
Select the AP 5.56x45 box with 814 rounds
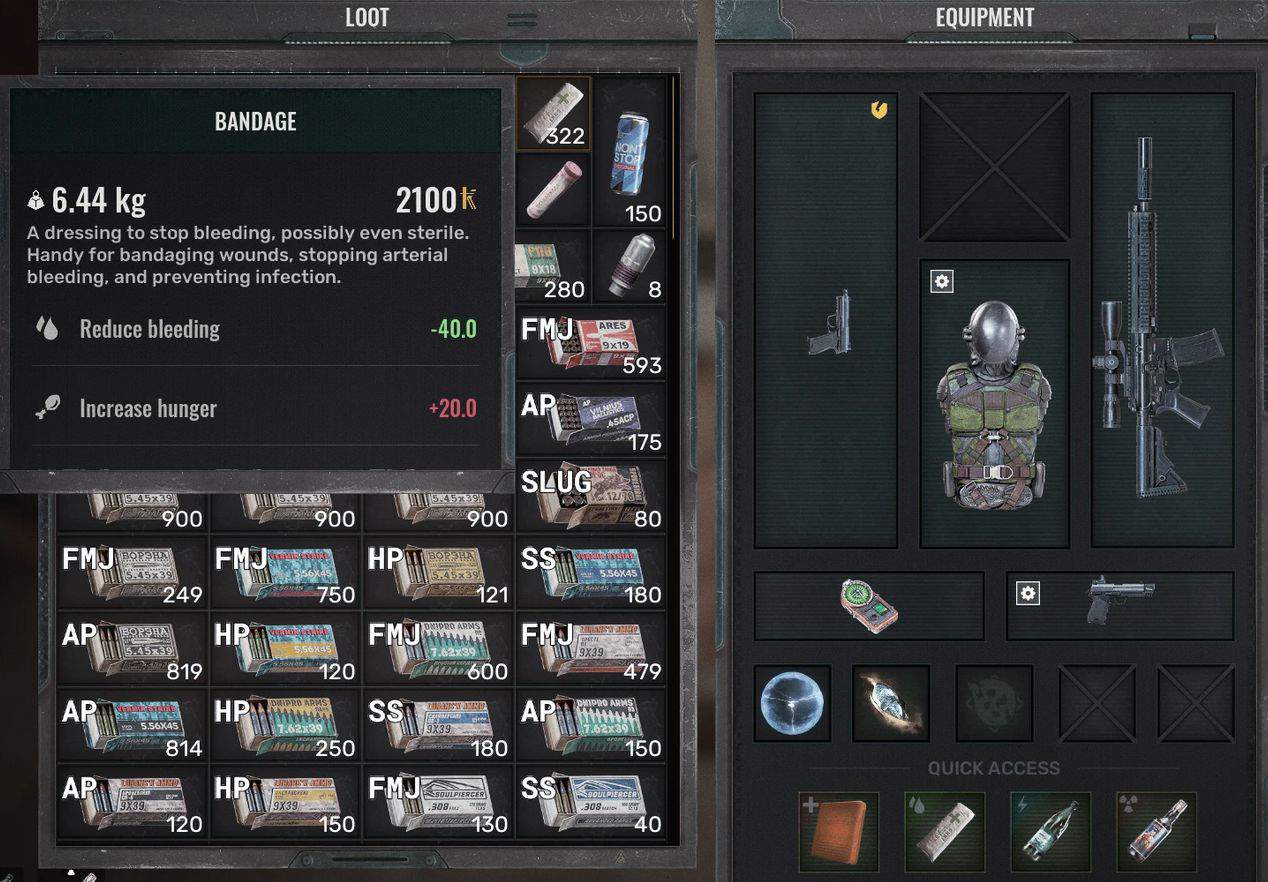[x=132, y=725]
